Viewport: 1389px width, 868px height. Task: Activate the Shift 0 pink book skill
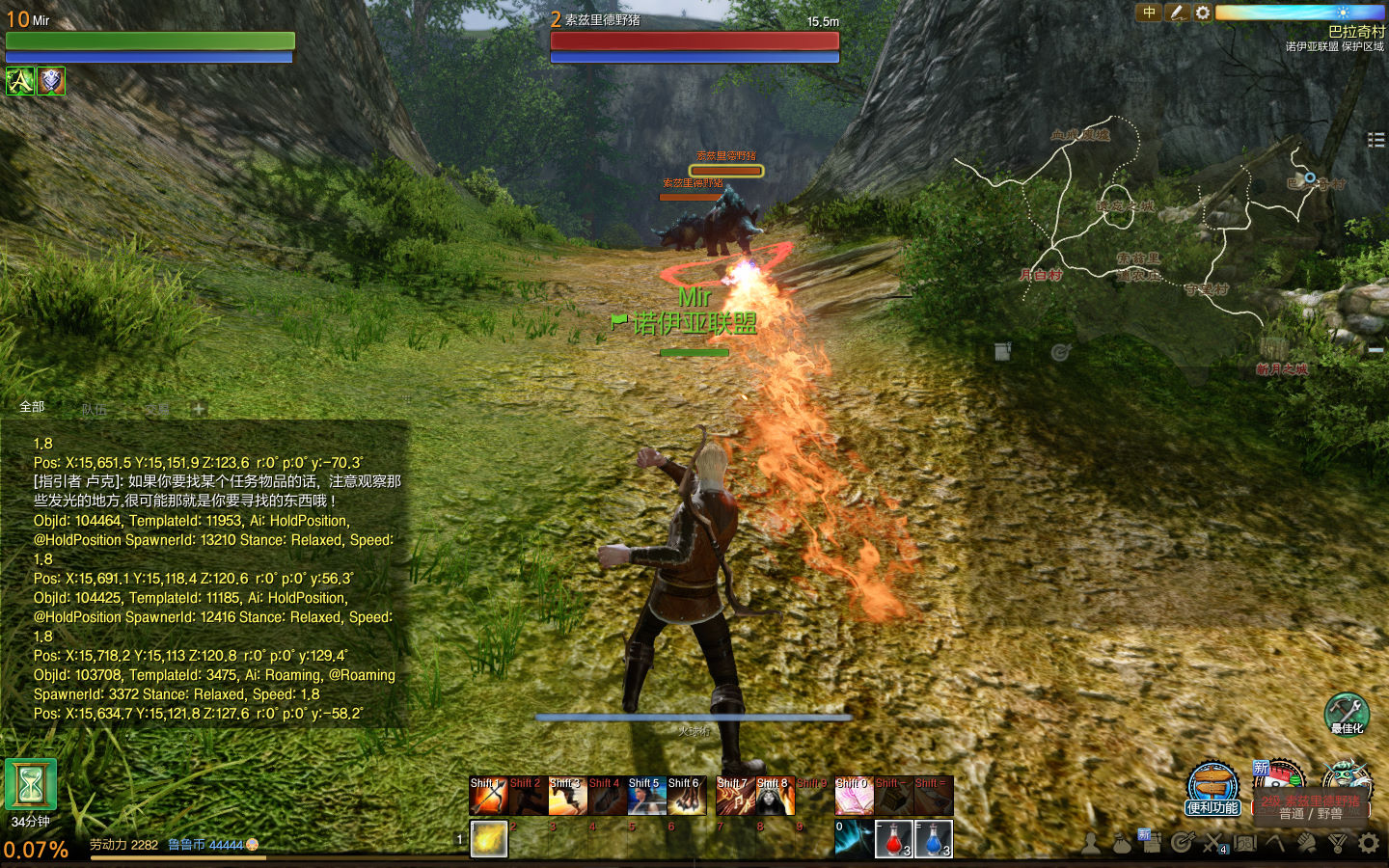[x=854, y=797]
